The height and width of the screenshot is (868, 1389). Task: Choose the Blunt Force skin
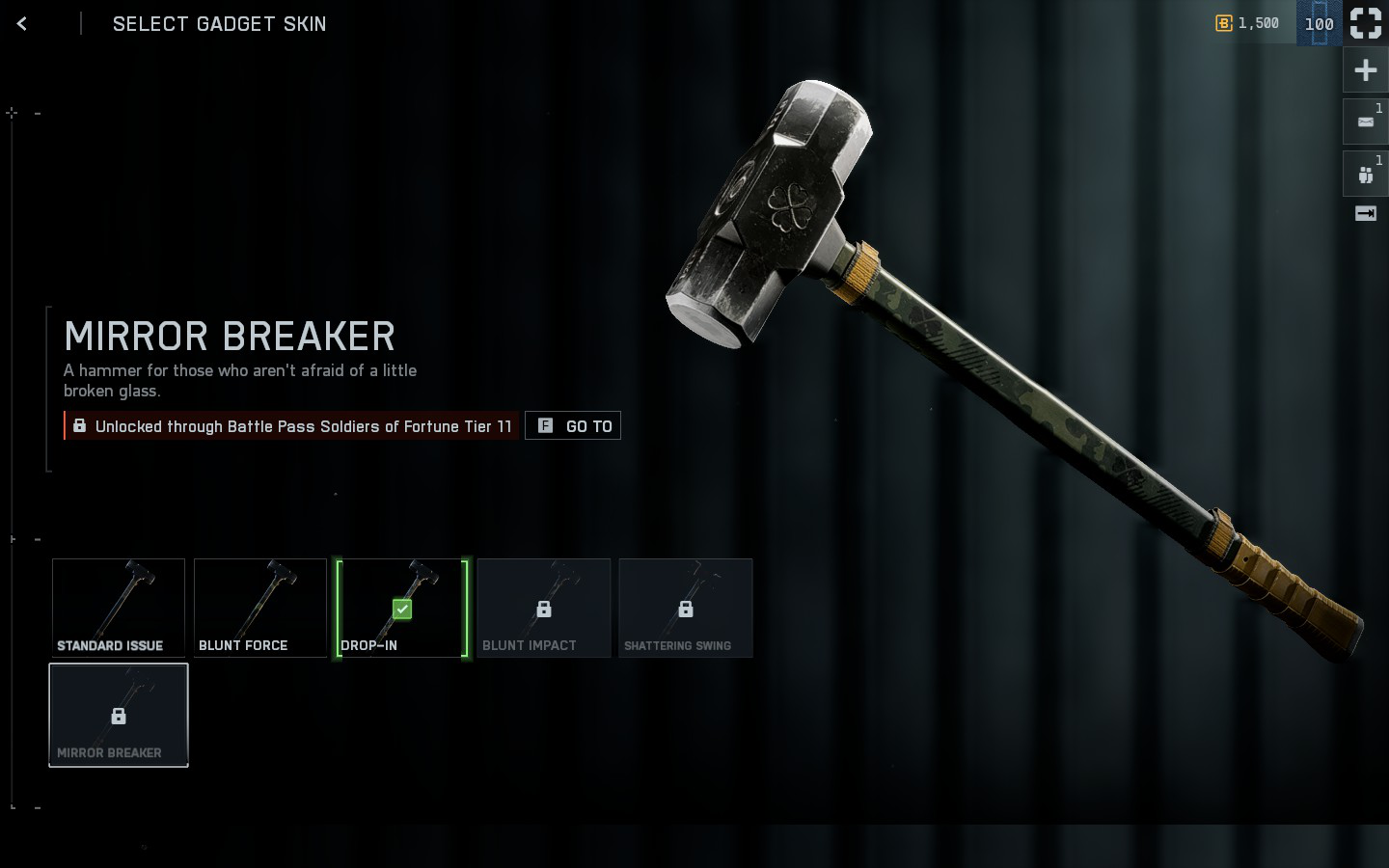(260, 608)
